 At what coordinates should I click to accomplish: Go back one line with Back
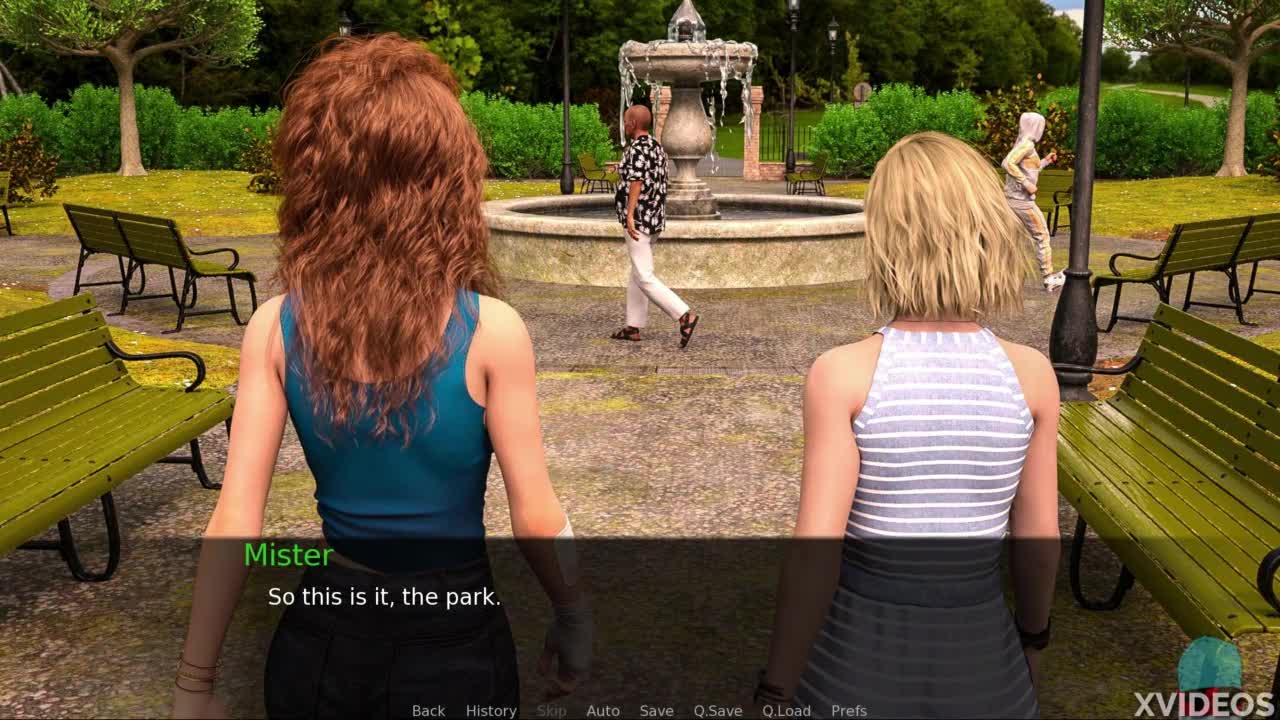[428, 711]
